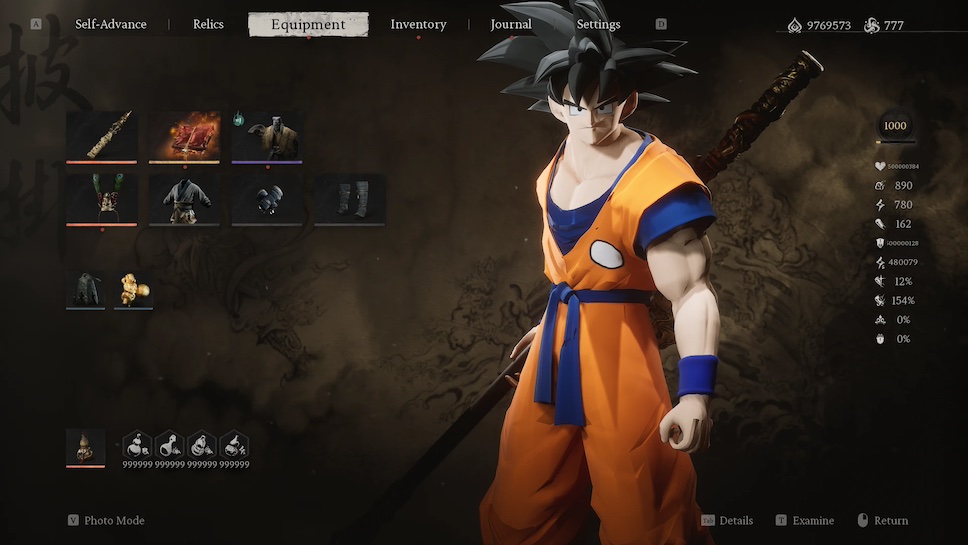Switch to the Settings tab
This screenshot has height=545, width=968.
click(598, 24)
